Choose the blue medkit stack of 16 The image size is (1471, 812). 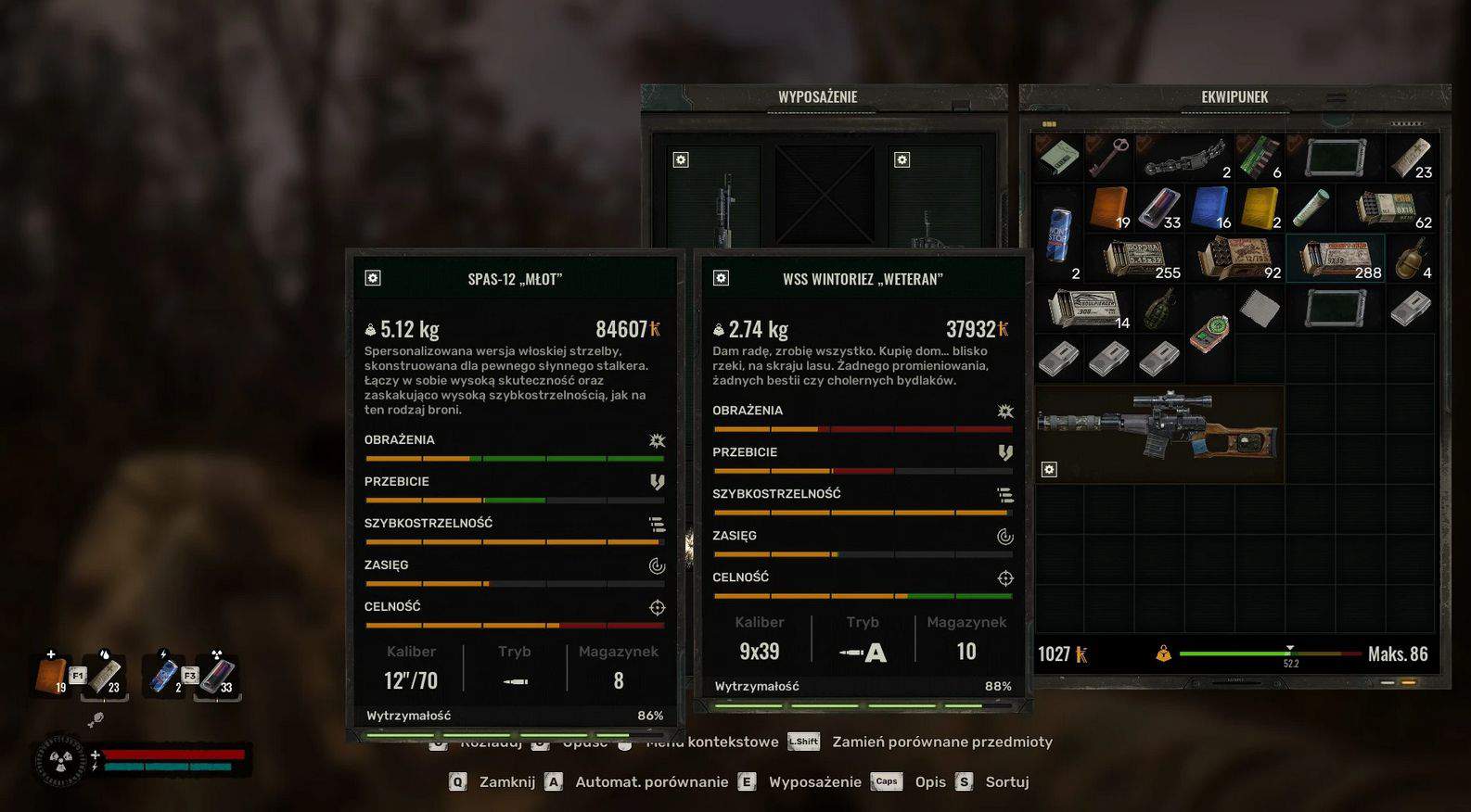coord(1209,208)
